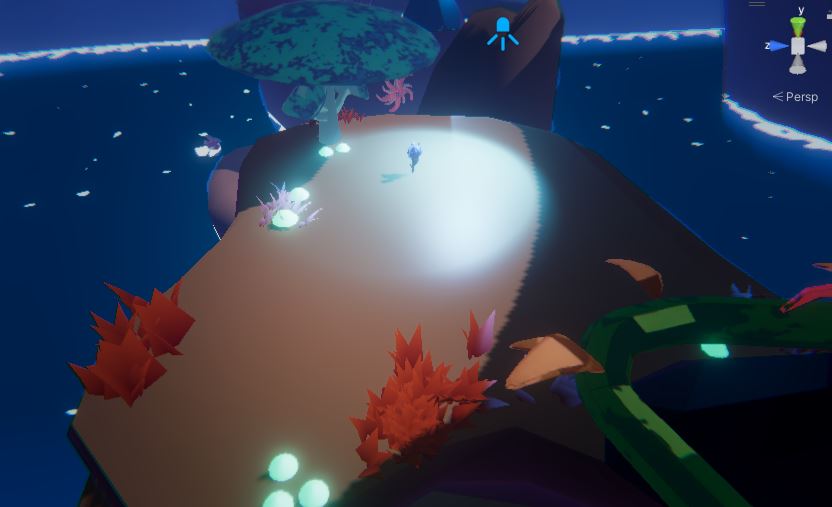Click the green Y-axis cone on the gizmo

(798, 26)
